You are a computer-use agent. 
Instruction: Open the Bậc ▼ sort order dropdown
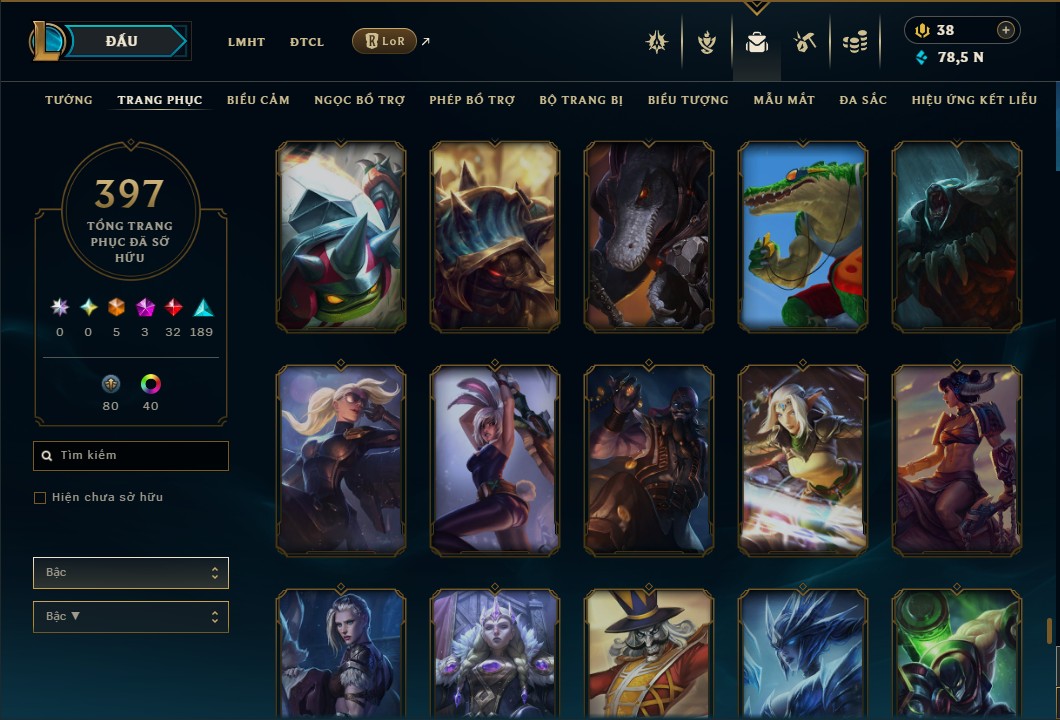(131, 617)
